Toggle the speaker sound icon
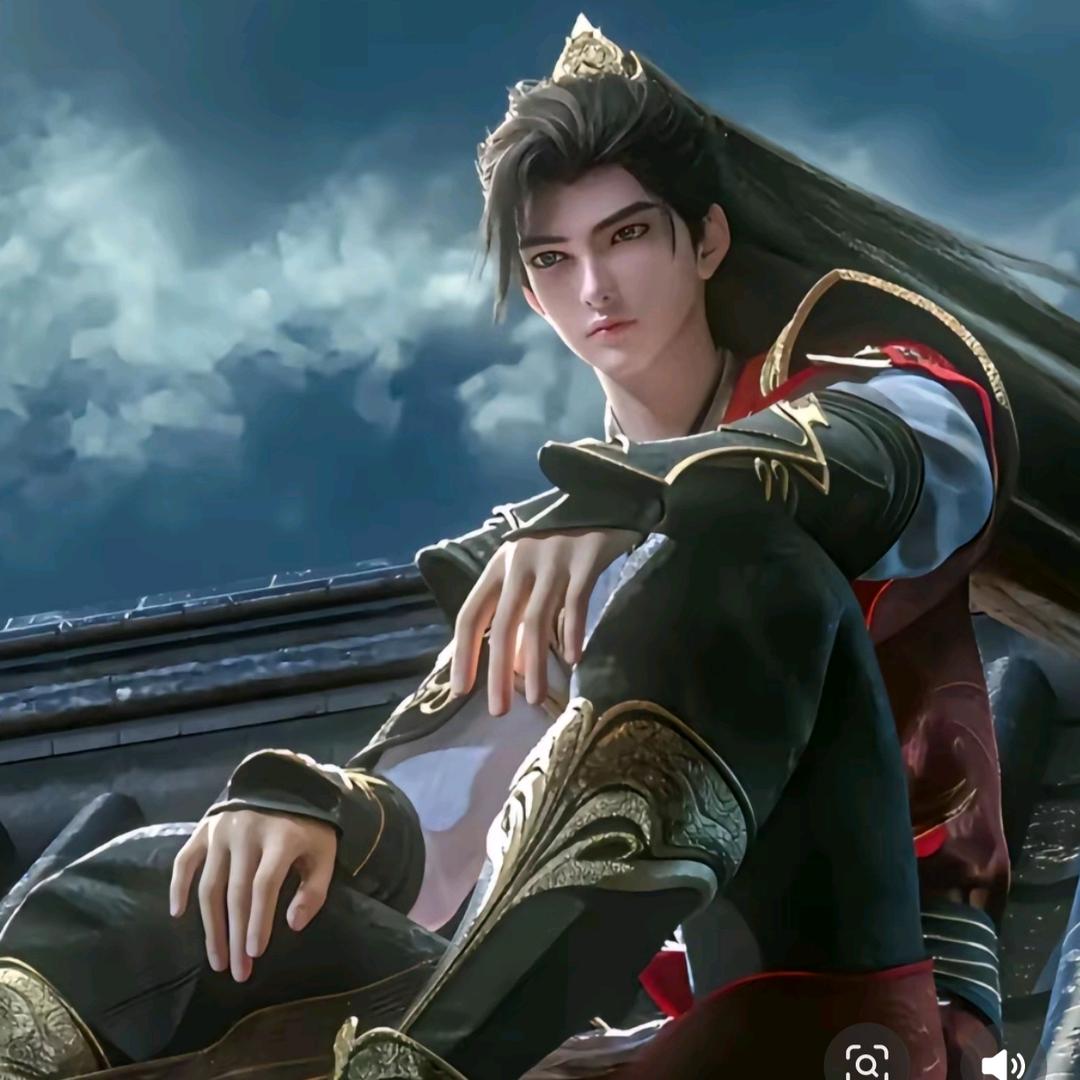Screen dimensions: 1080x1080 coord(1001,1062)
